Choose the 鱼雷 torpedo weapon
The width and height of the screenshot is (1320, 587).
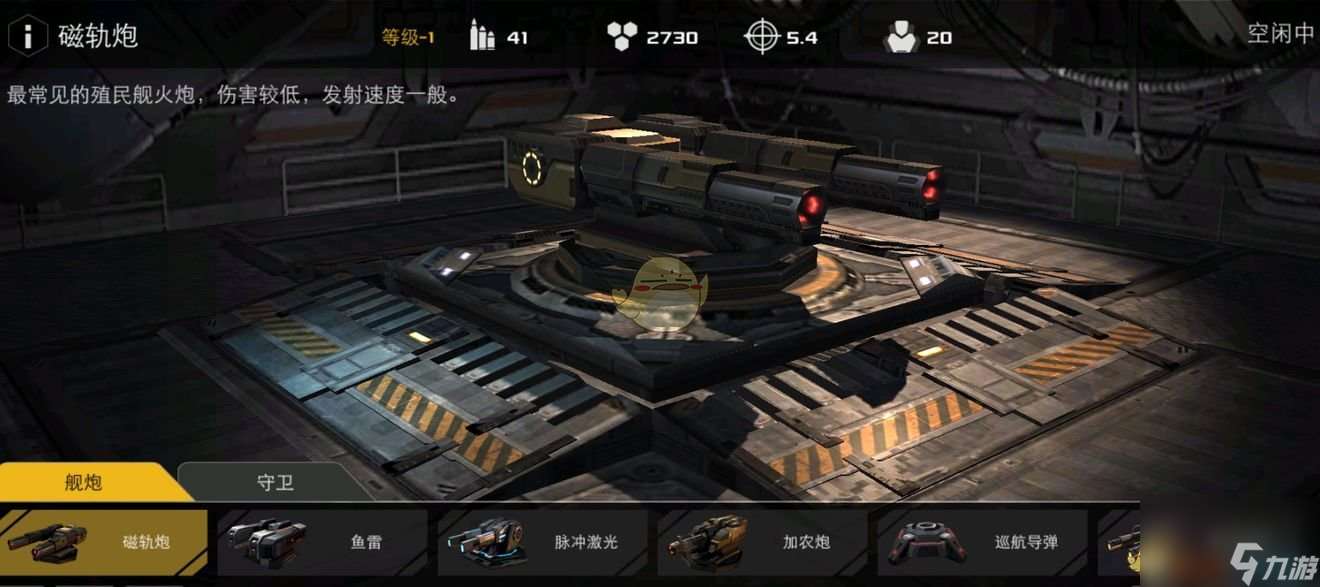323,542
